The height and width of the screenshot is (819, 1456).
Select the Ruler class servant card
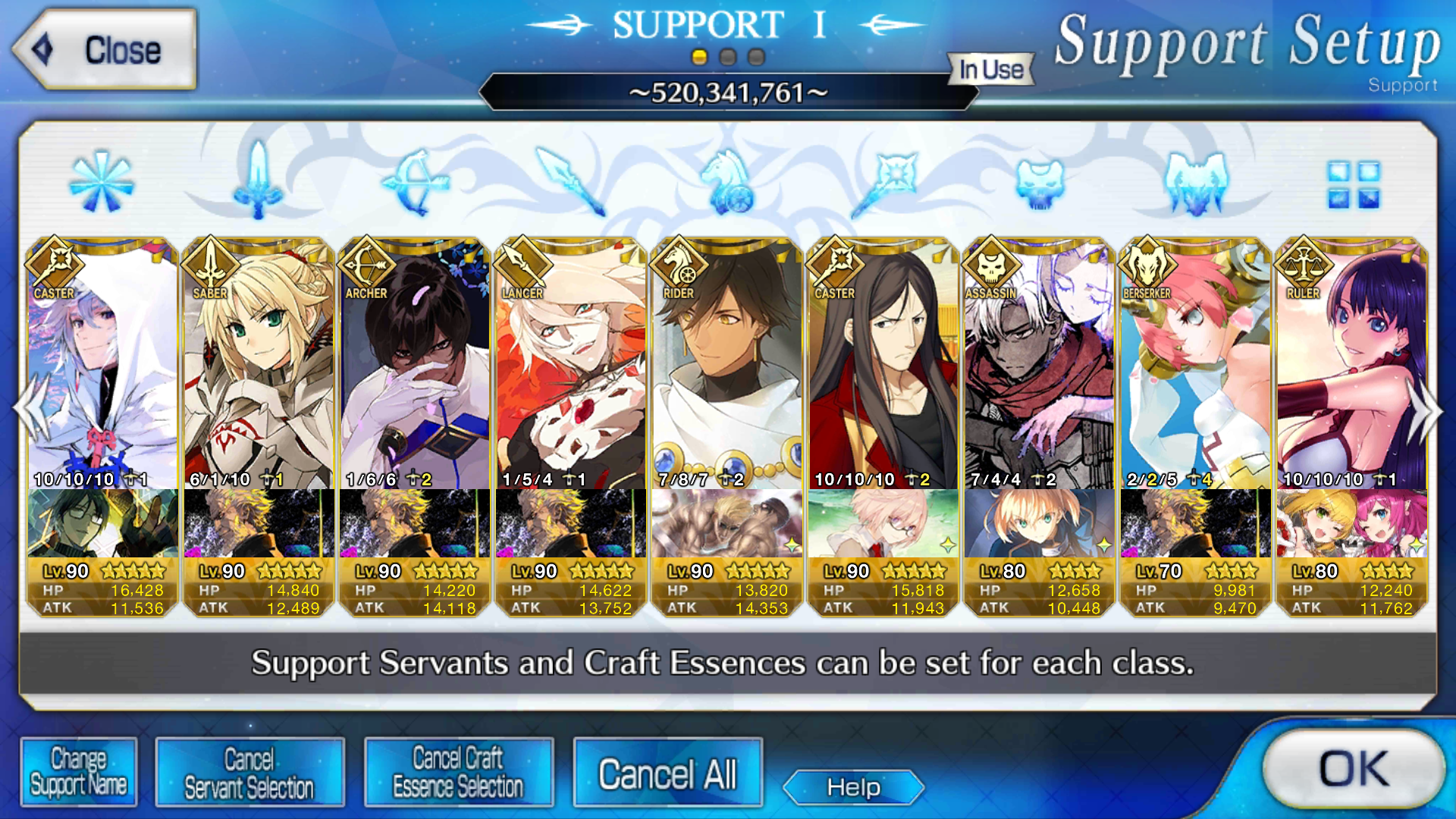point(1352,364)
